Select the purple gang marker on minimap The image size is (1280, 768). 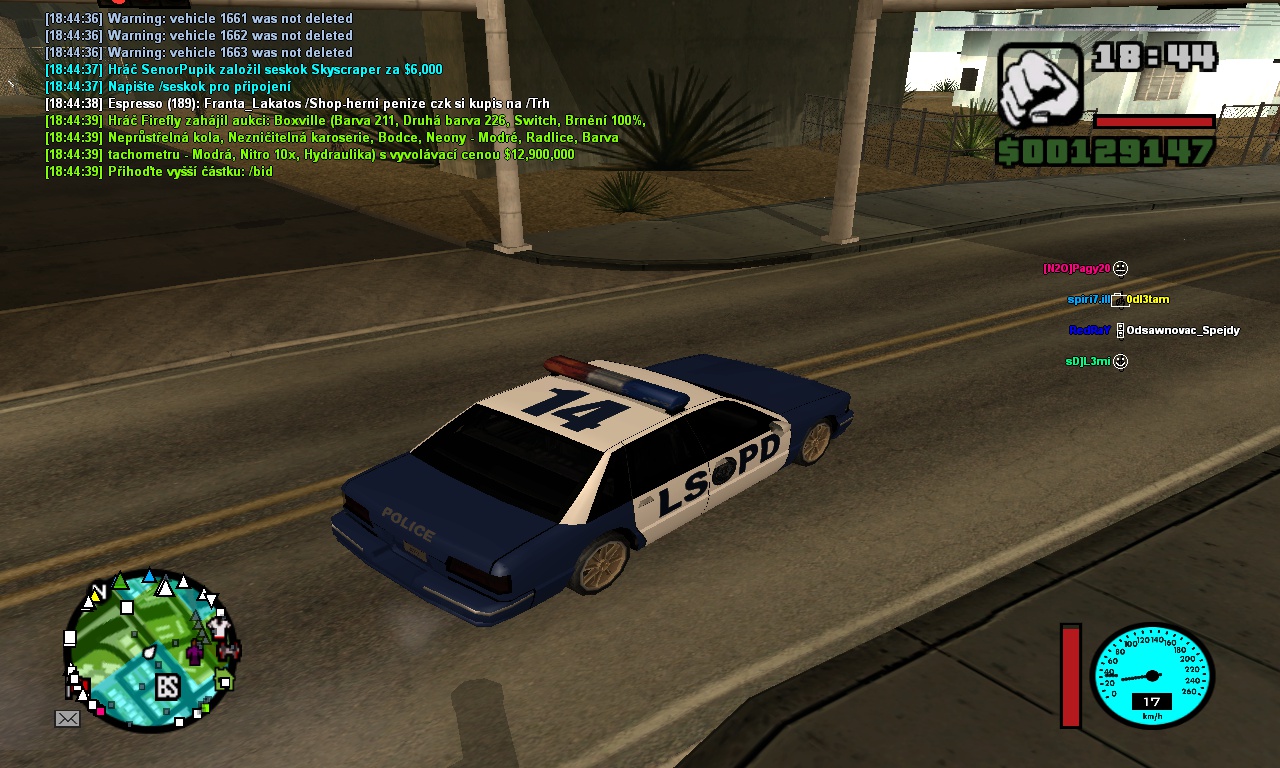(x=193, y=654)
